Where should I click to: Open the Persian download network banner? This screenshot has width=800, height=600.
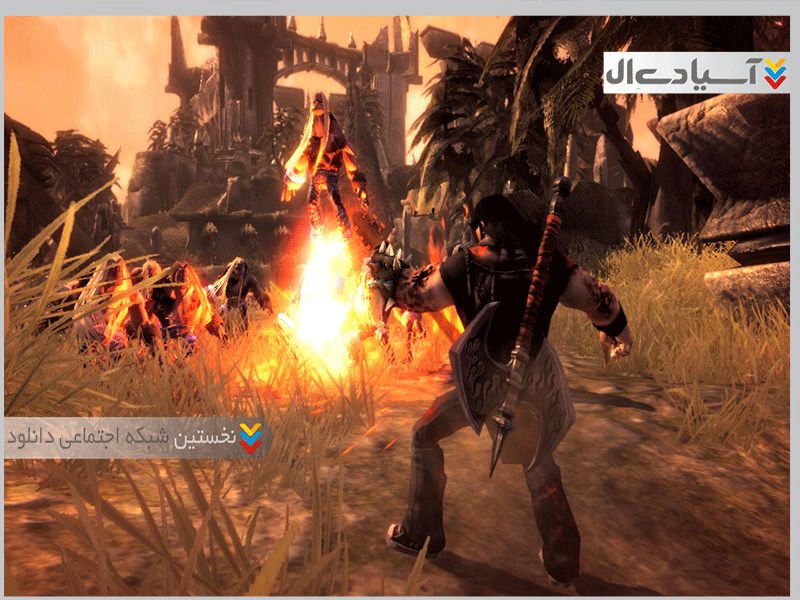pyautogui.click(x=135, y=437)
